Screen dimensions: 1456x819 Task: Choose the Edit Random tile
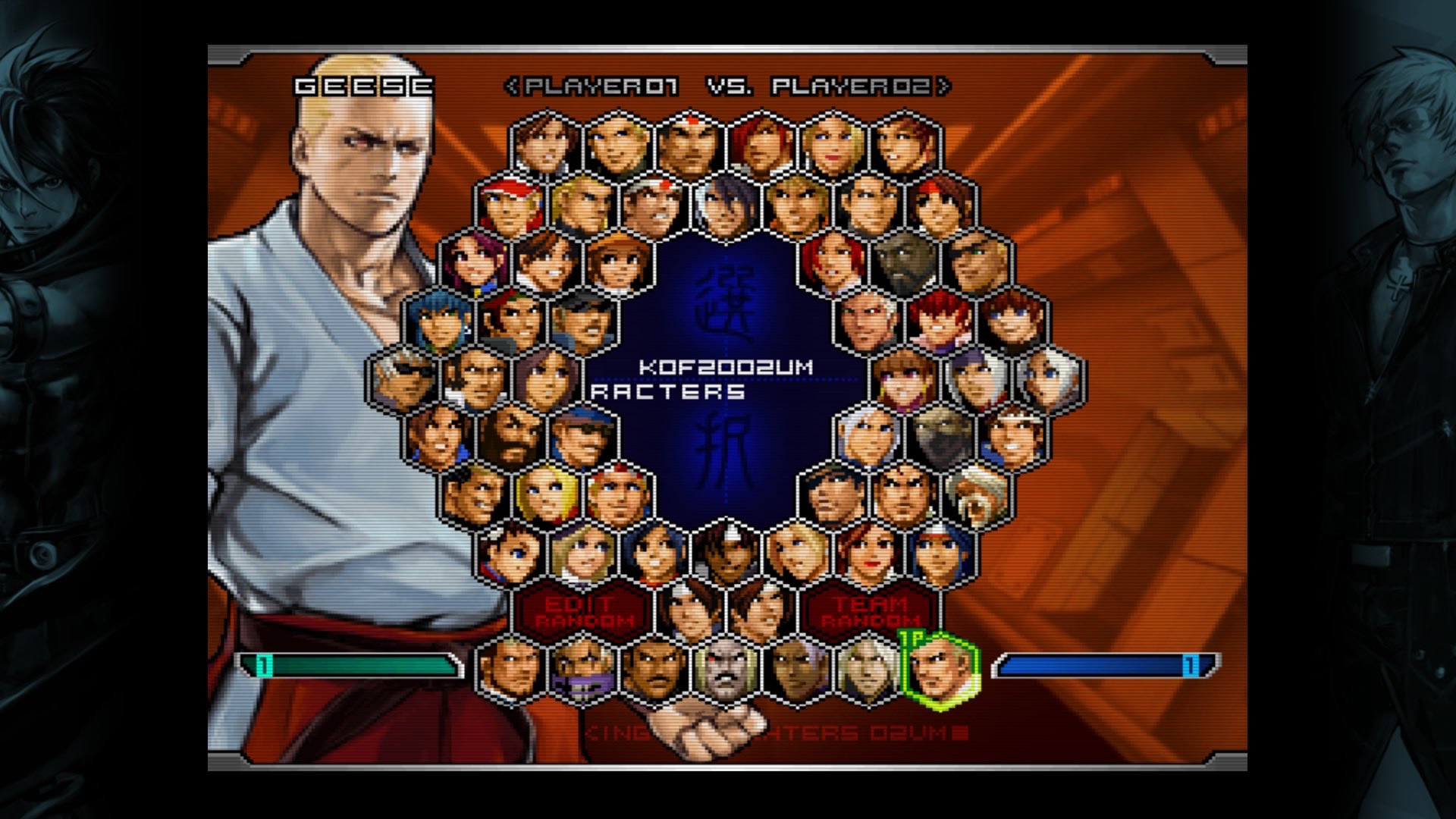click(x=582, y=612)
